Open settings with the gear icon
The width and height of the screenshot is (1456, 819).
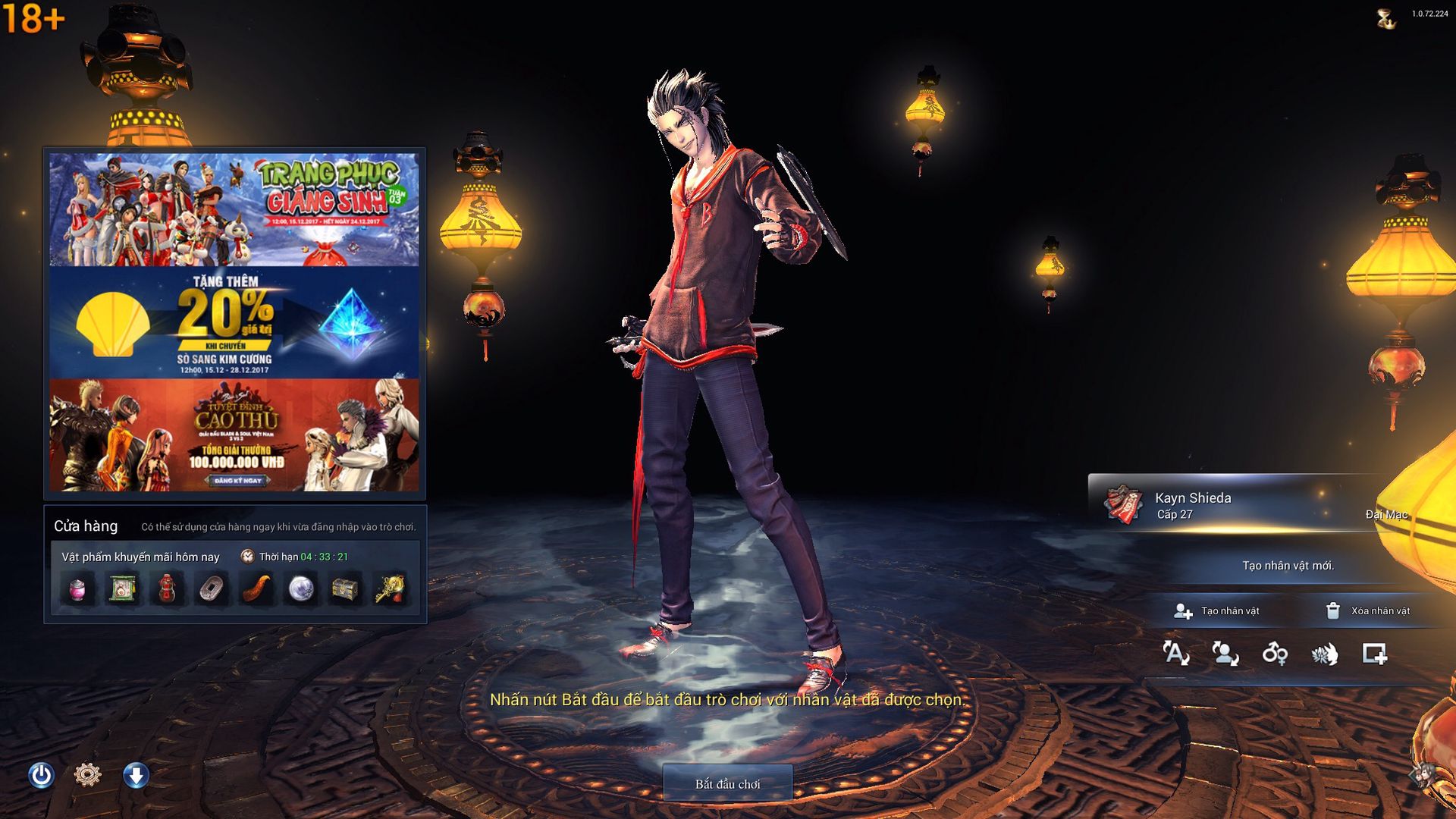click(88, 775)
